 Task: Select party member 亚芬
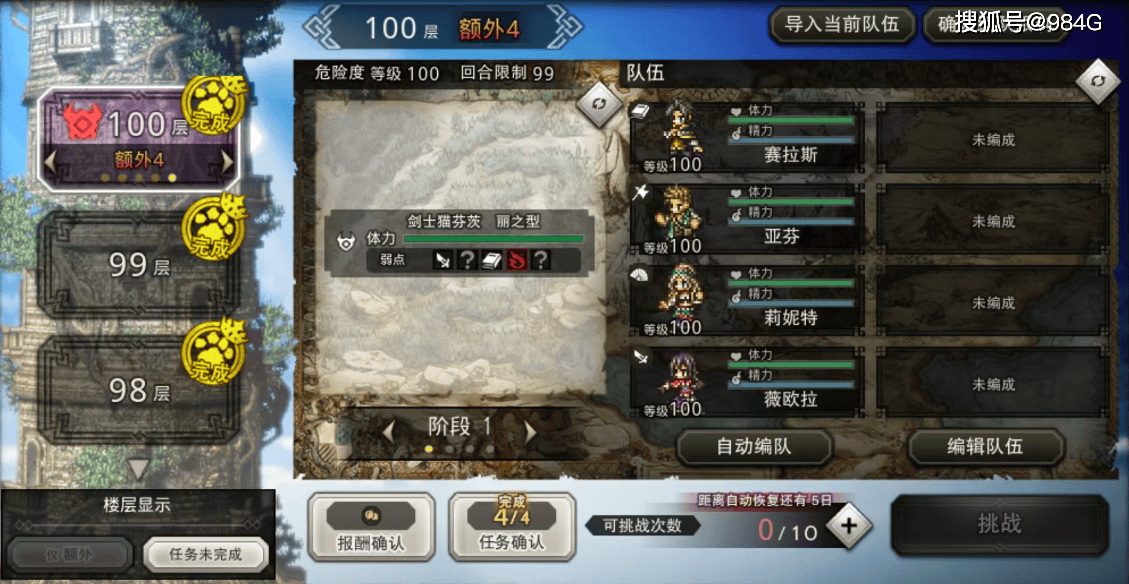[x=747, y=220]
